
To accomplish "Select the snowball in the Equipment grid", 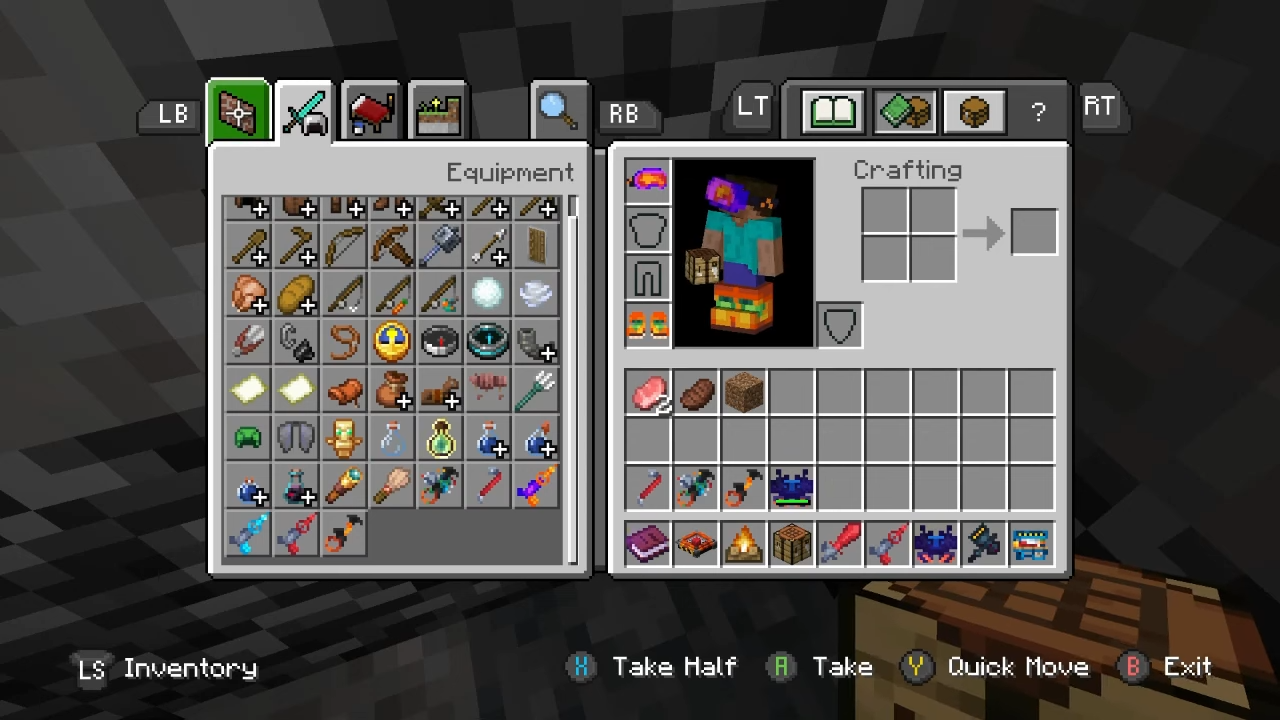I will click(487, 293).
